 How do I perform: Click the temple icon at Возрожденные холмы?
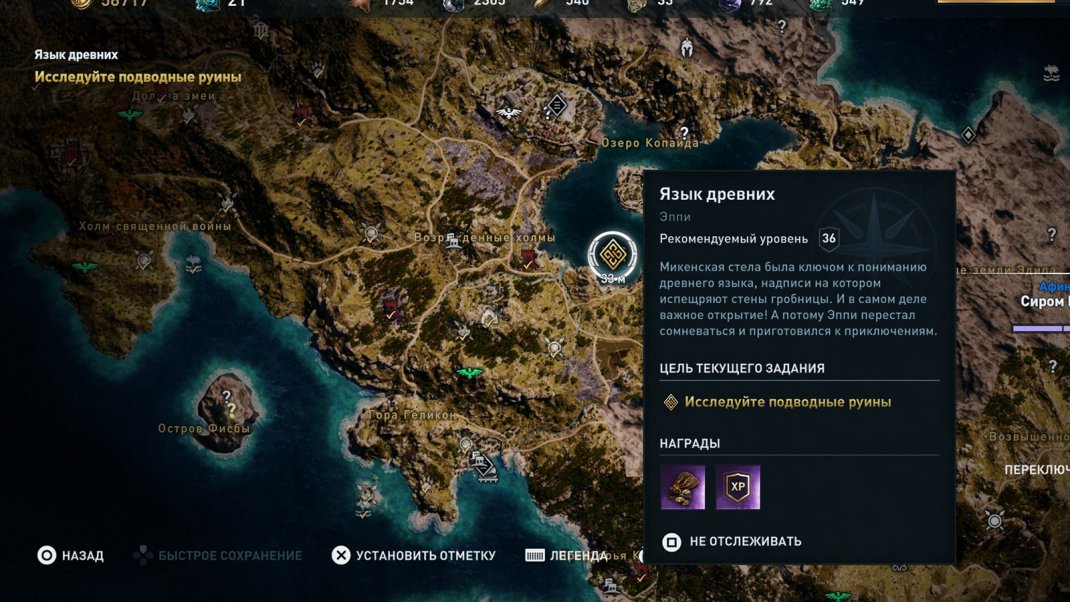click(x=453, y=240)
